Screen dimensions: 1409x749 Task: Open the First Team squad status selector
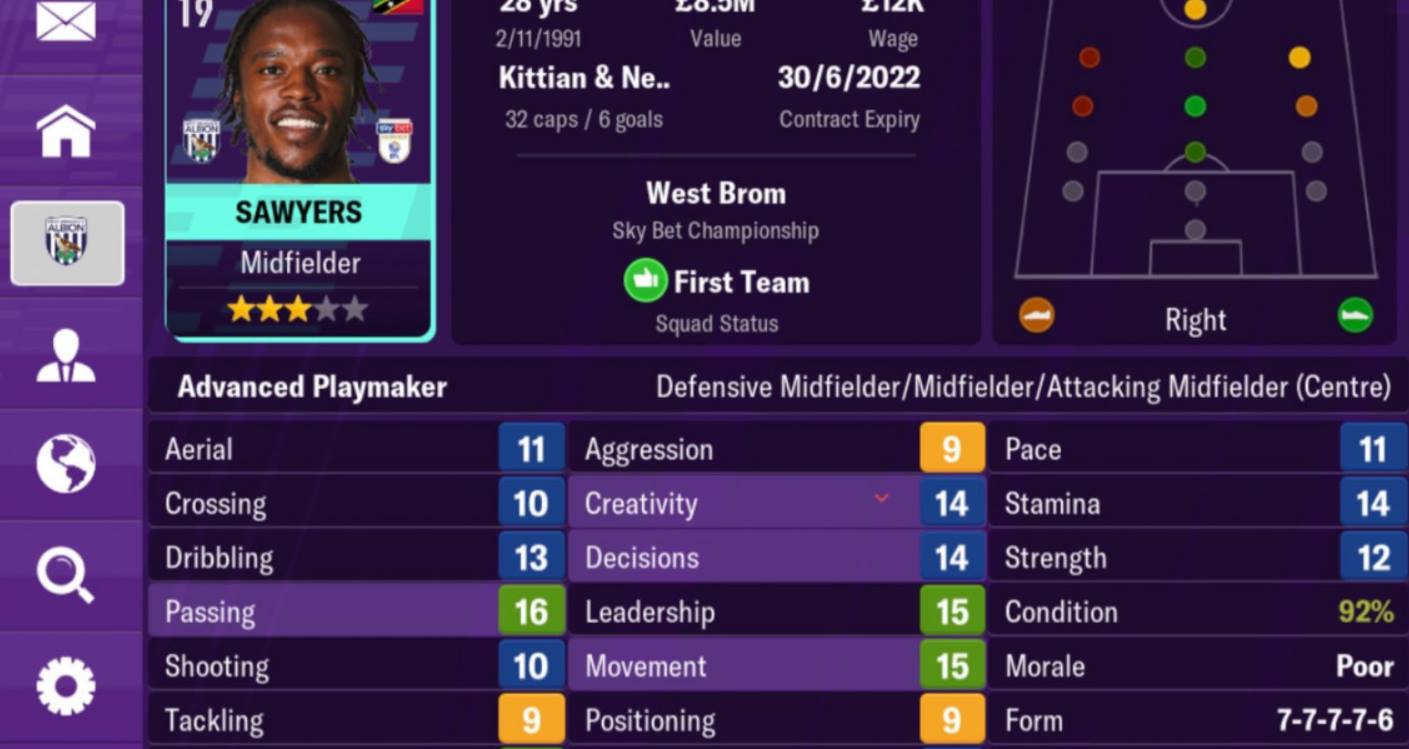715,281
